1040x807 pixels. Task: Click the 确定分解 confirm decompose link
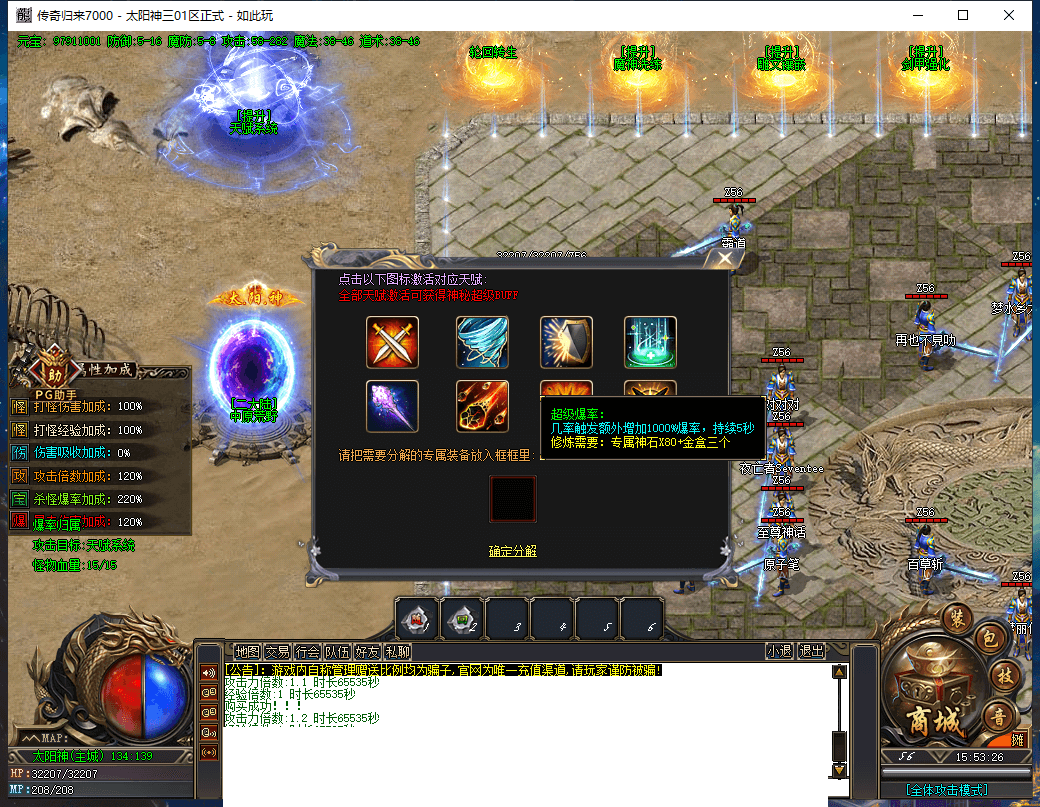coord(512,551)
